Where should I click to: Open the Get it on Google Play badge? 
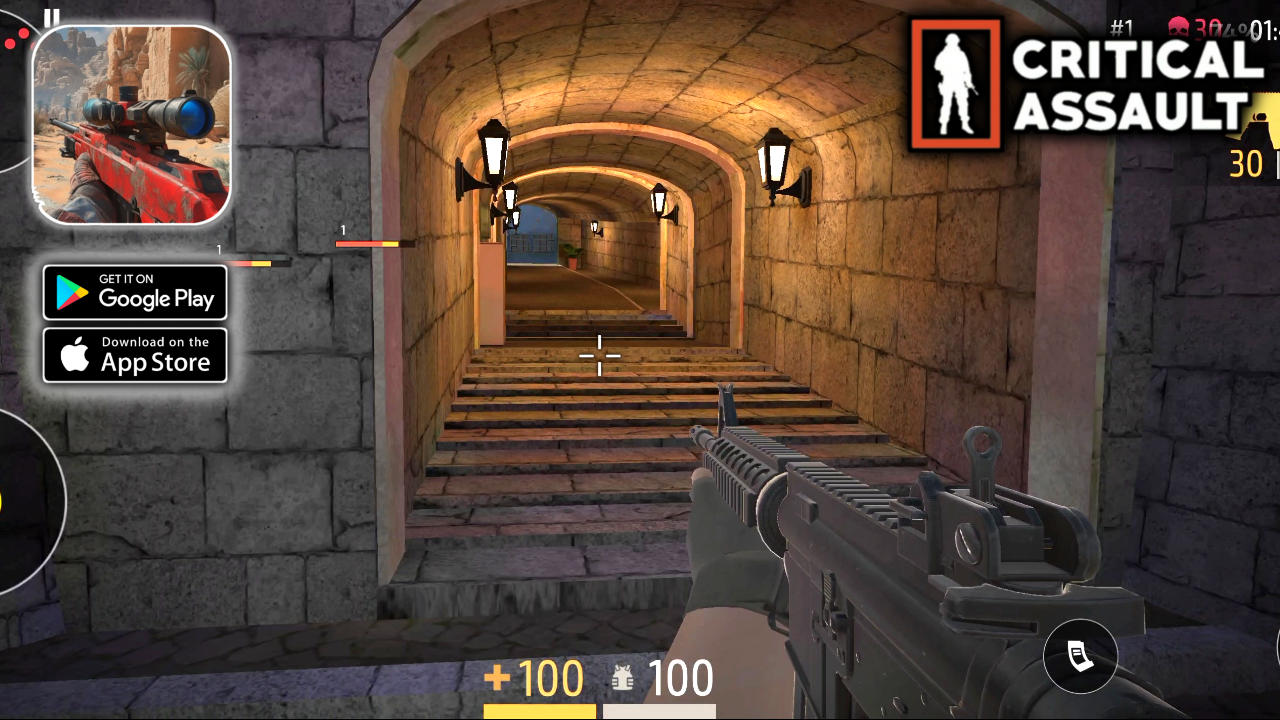click(135, 292)
